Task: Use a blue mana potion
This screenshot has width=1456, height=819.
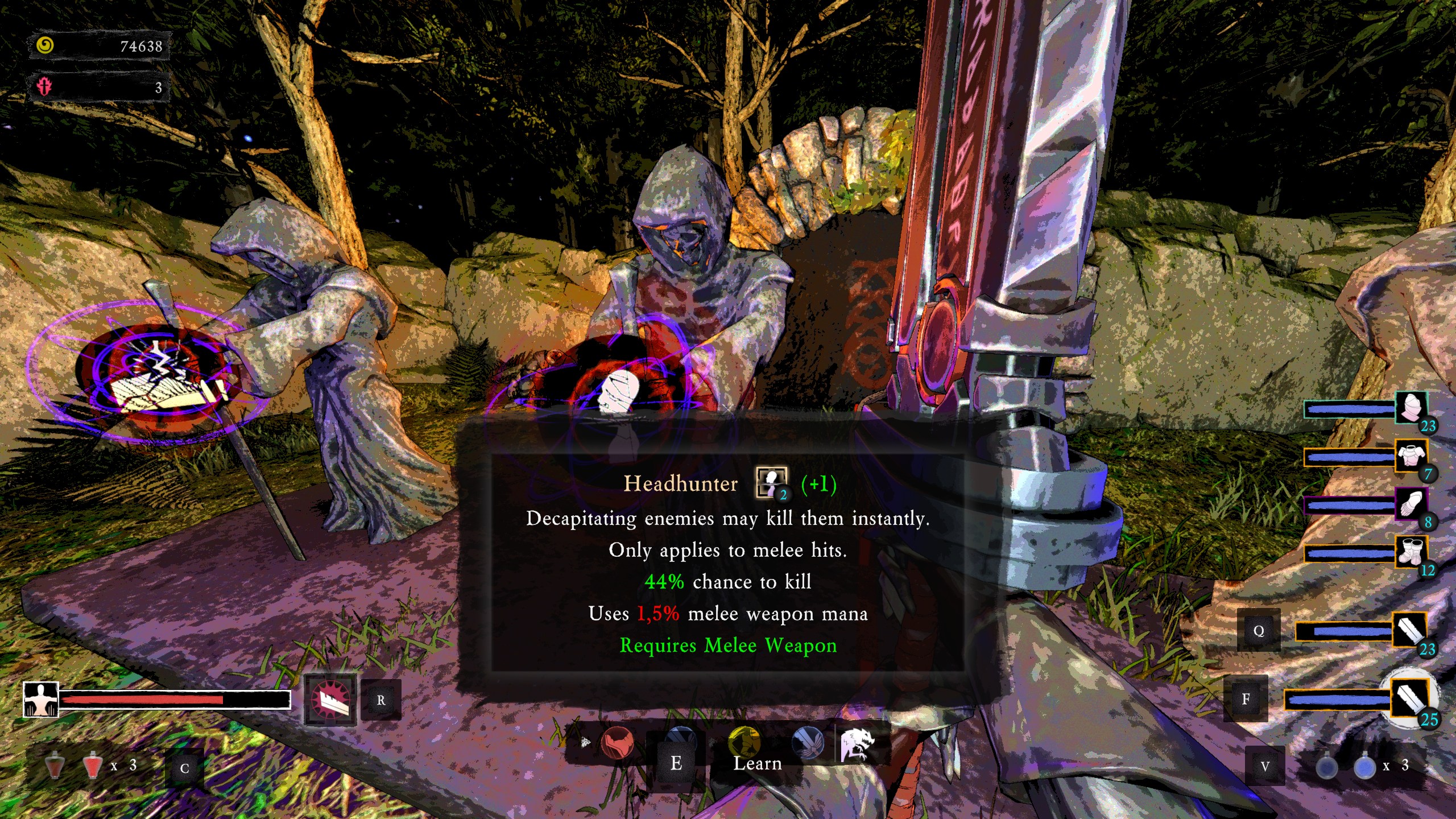Action: pyautogui.click(x=1364, y=767)
